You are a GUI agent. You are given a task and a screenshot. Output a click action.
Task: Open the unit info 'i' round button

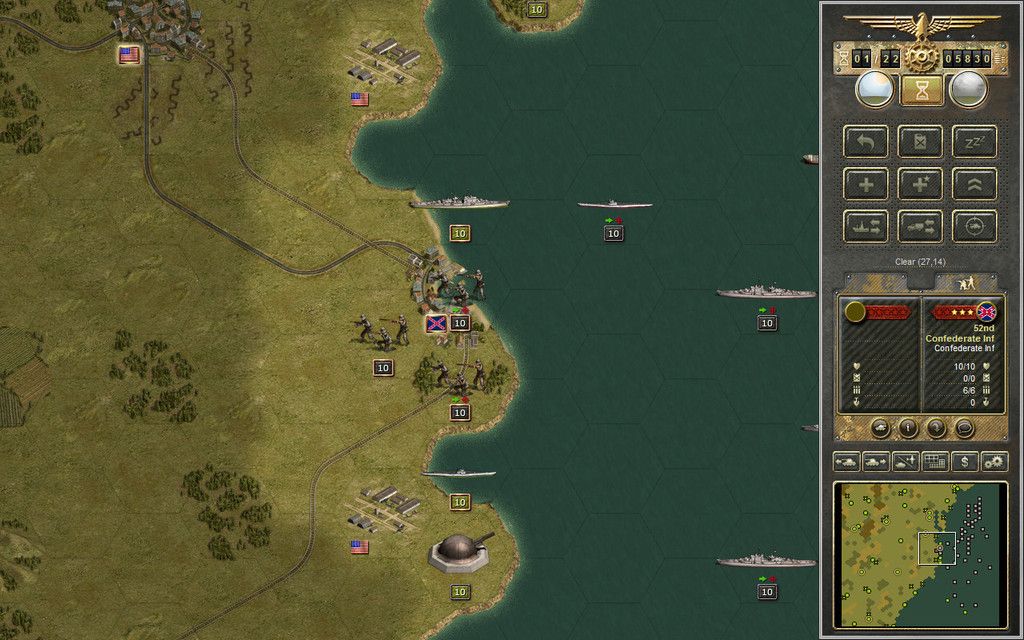click(x=909, y=428)
